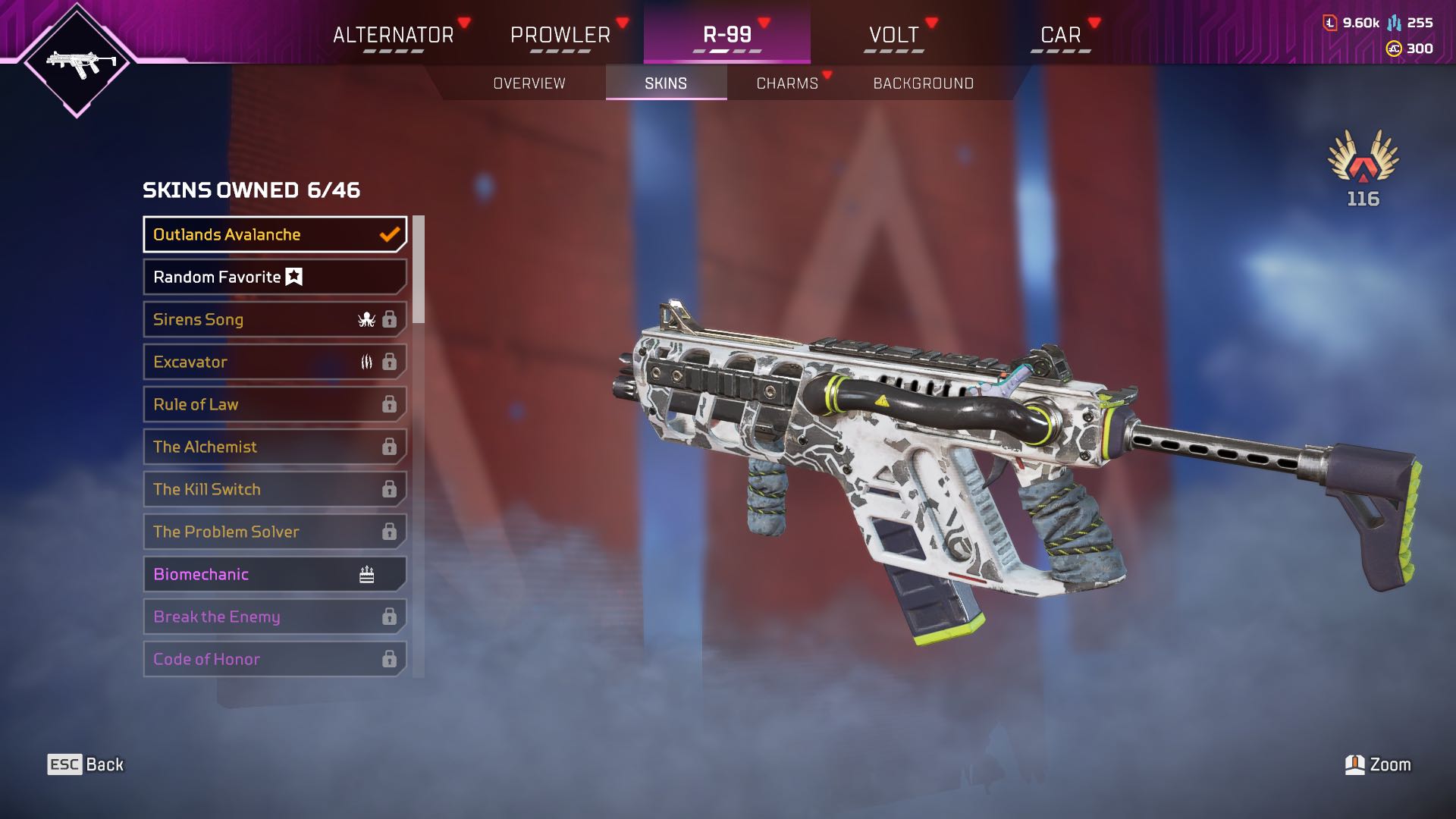Switch to the Alternator weapon tab
Image resolution: width=1456 pixels, height=819 pixels.
(393, 36)
